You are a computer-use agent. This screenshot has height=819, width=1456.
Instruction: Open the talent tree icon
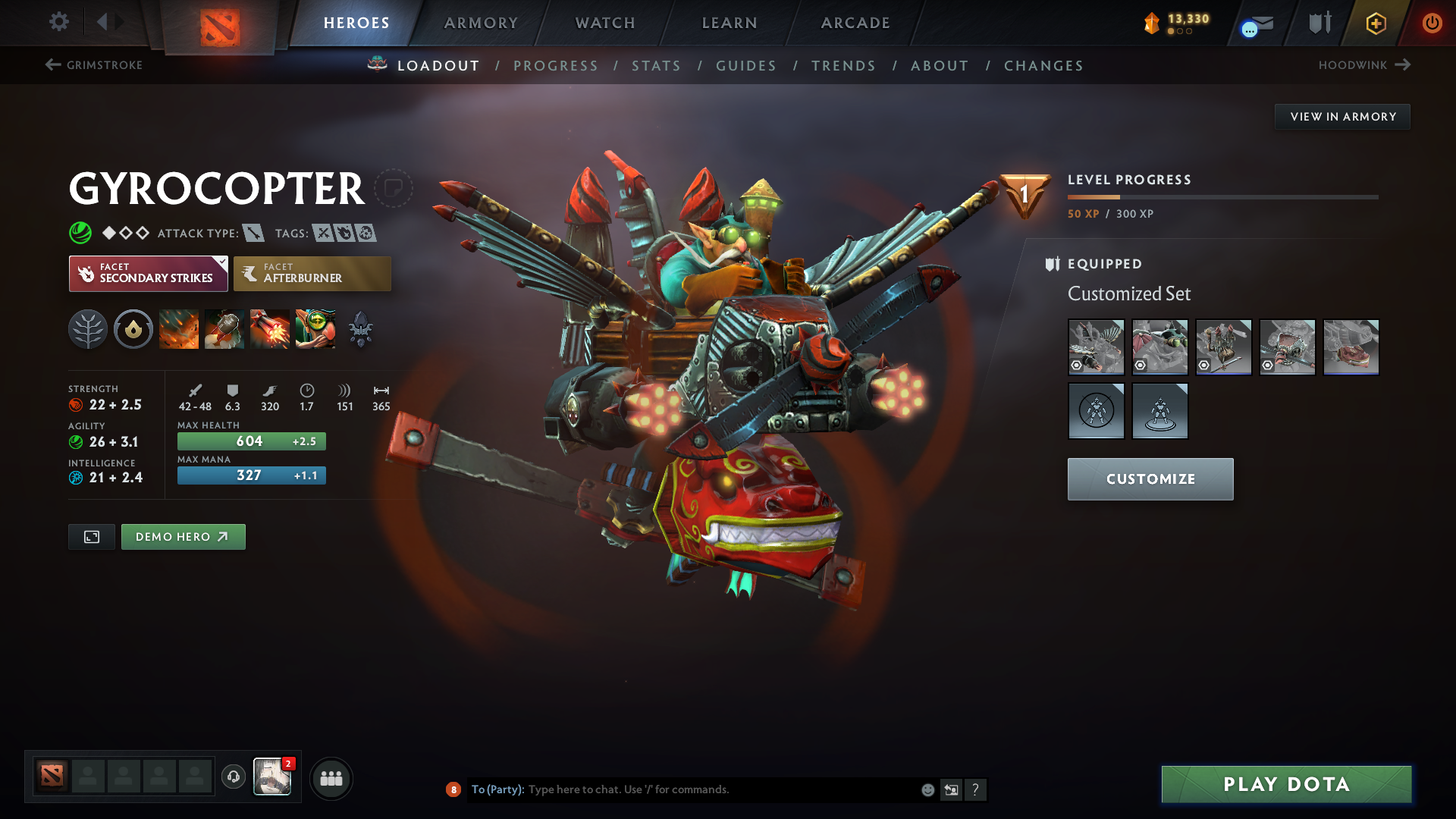pyautogui.click(x=88, y=328)
